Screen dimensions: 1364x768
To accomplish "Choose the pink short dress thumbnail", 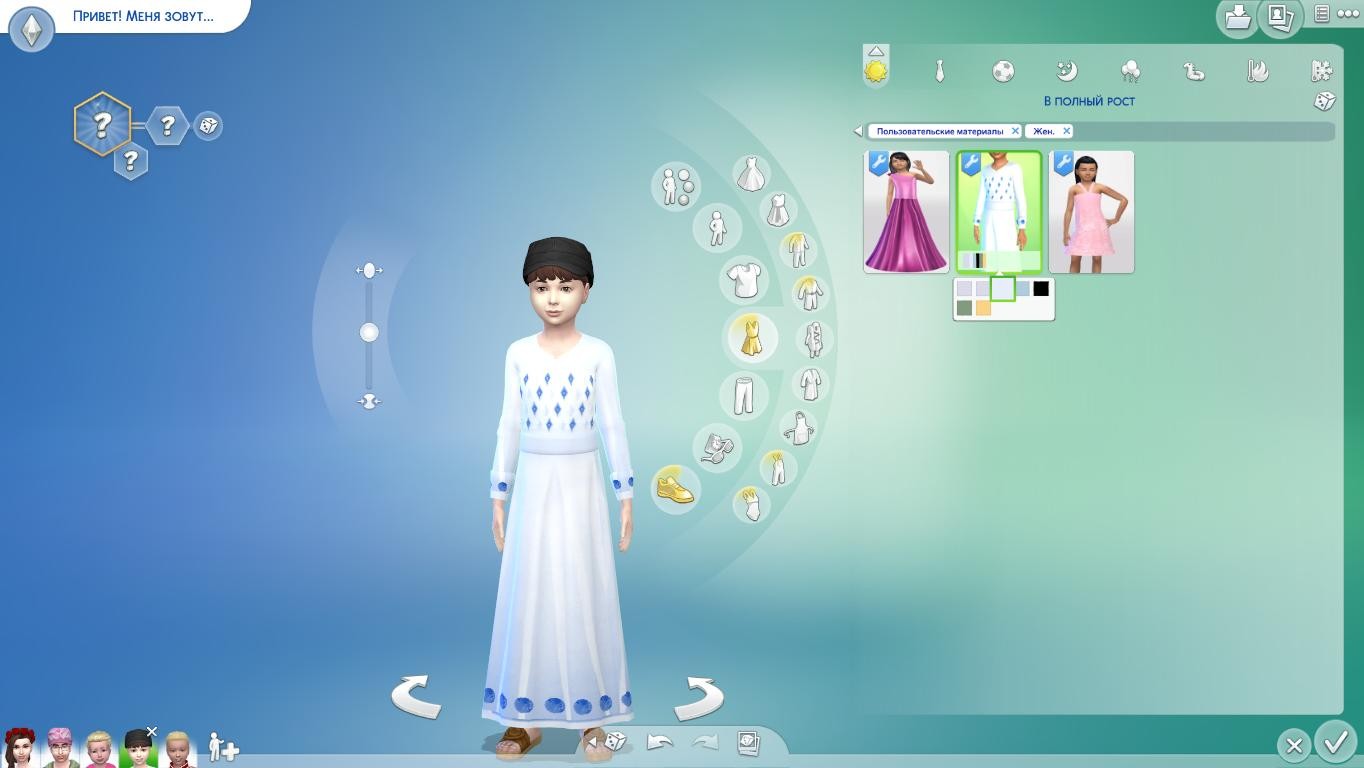I will click(1091, 212).
